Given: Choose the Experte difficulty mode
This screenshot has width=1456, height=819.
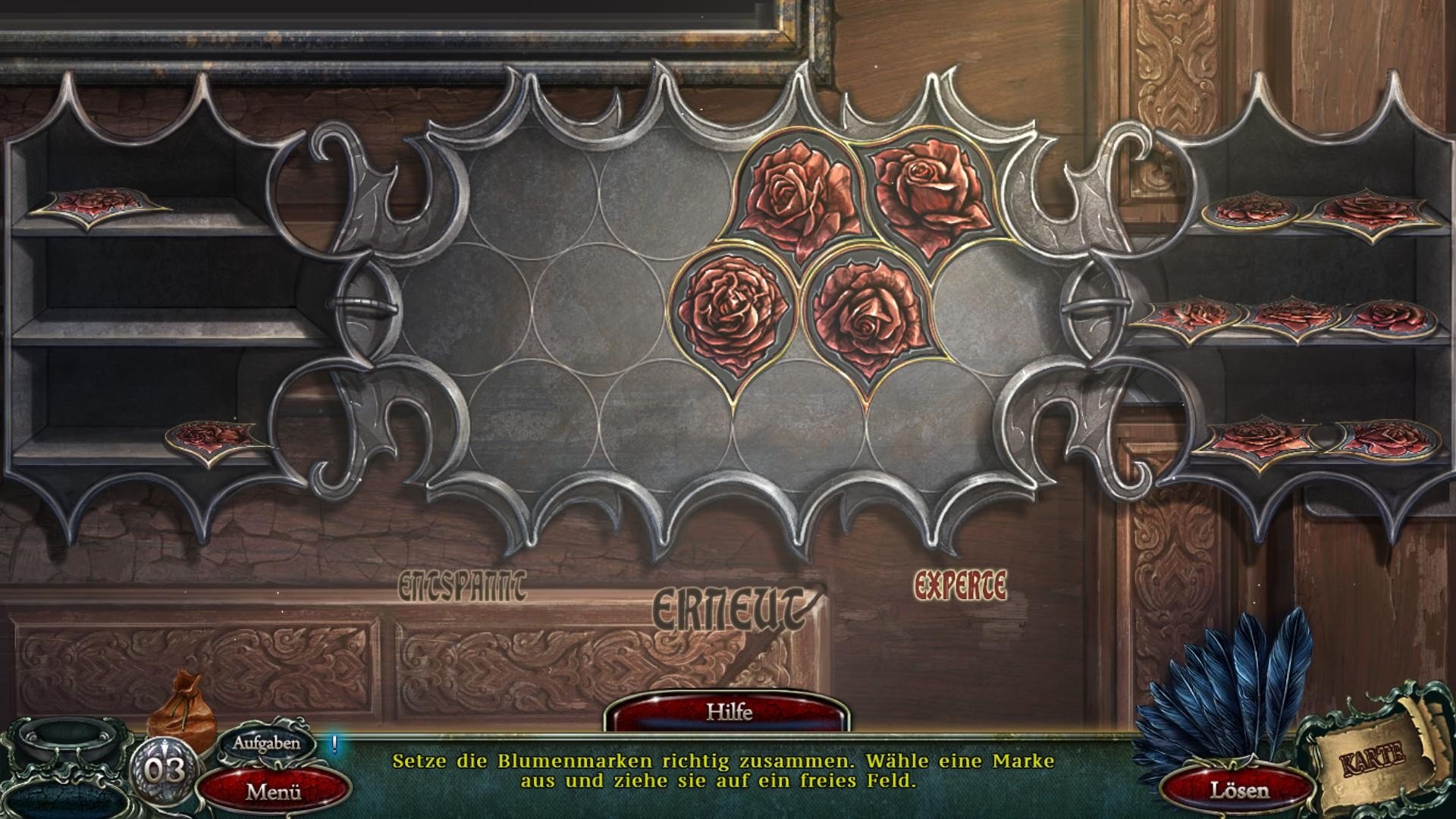Looking at the screenshot, I should (961, 585).
